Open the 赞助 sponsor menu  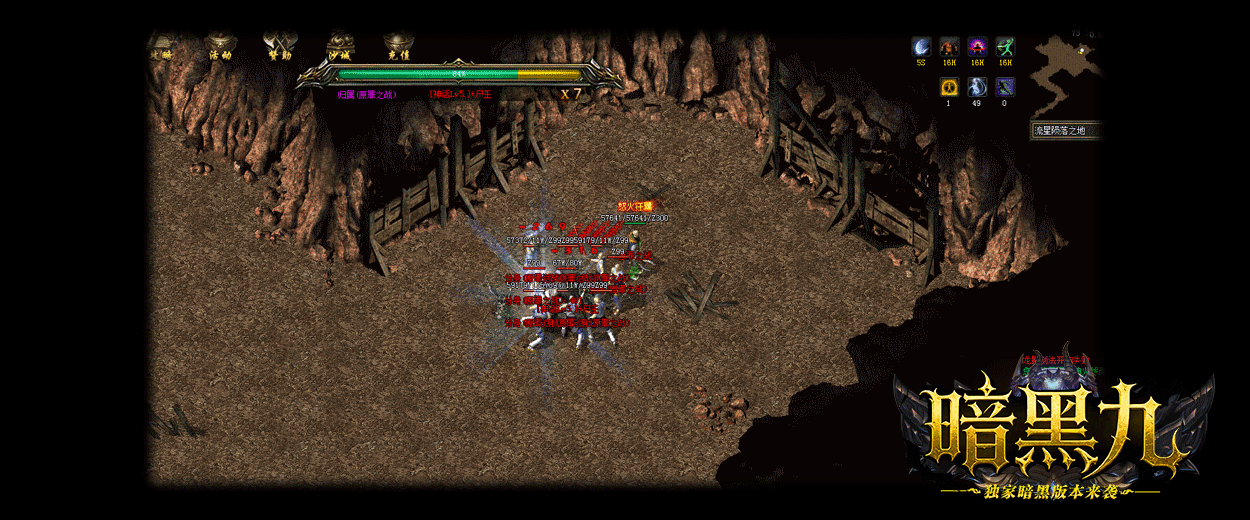tap(278, 48)
